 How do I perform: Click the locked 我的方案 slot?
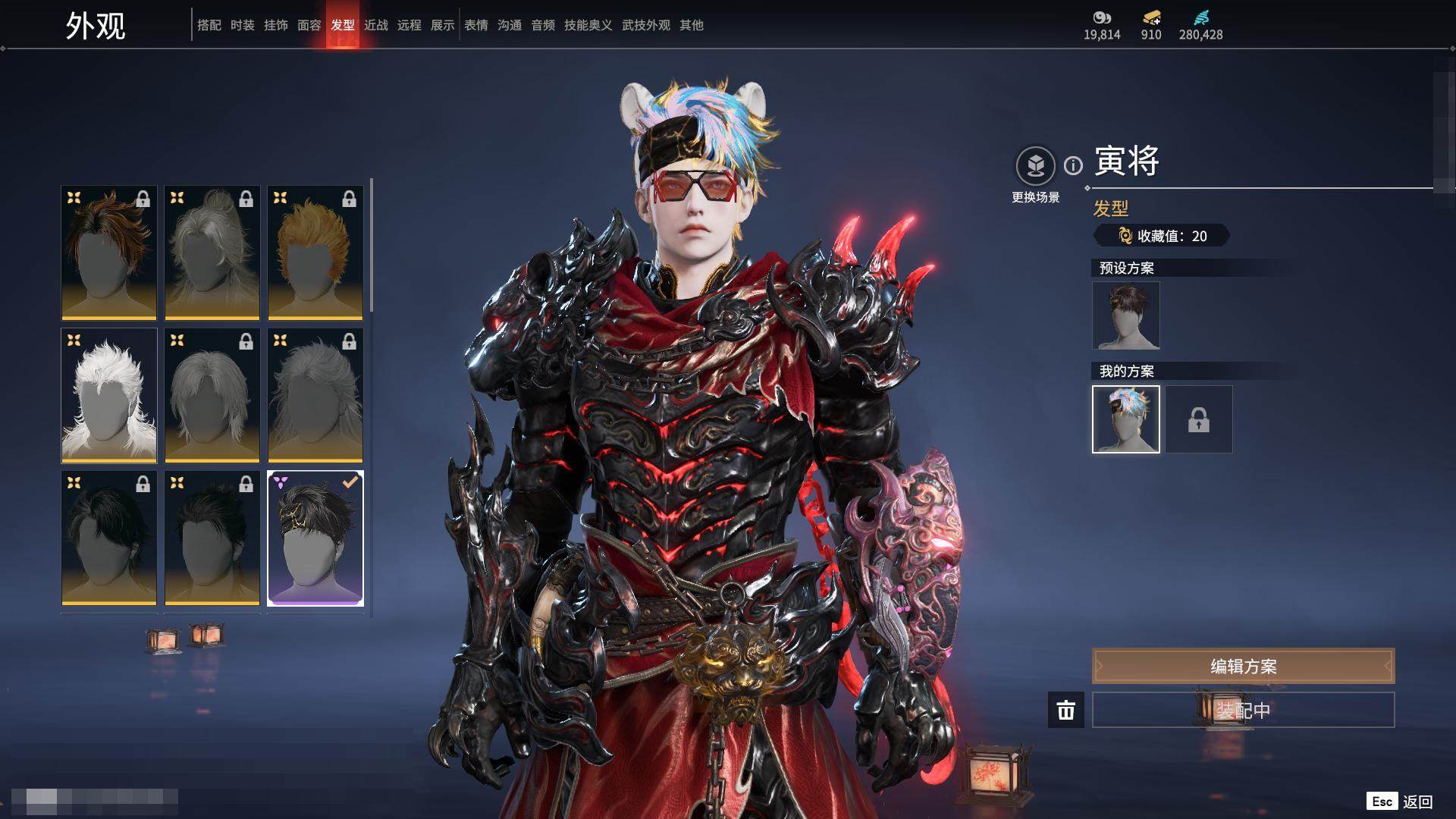tap(1199, 419)
